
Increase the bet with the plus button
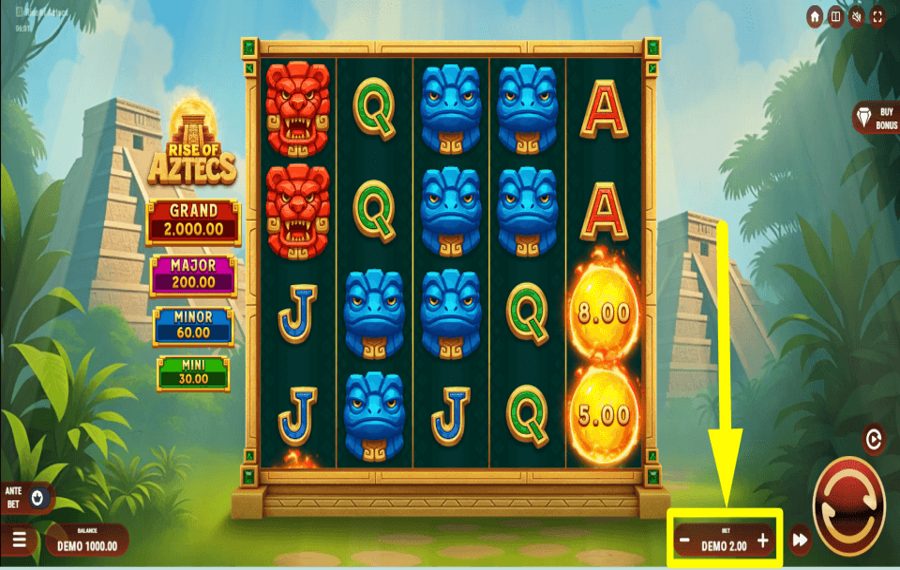point(763,542)
